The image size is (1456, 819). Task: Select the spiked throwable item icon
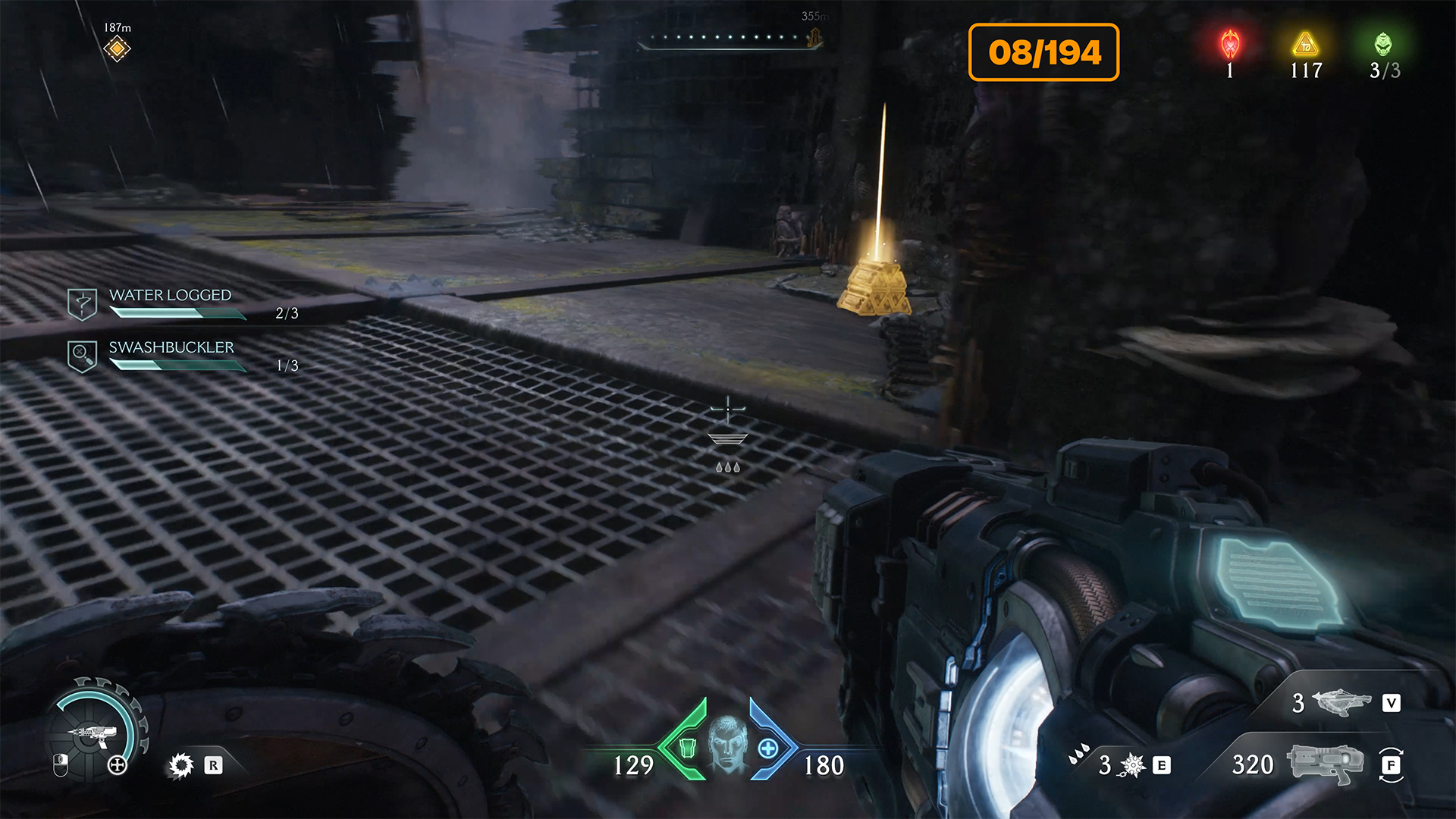pyautogui.click(x=1132, y=765)
